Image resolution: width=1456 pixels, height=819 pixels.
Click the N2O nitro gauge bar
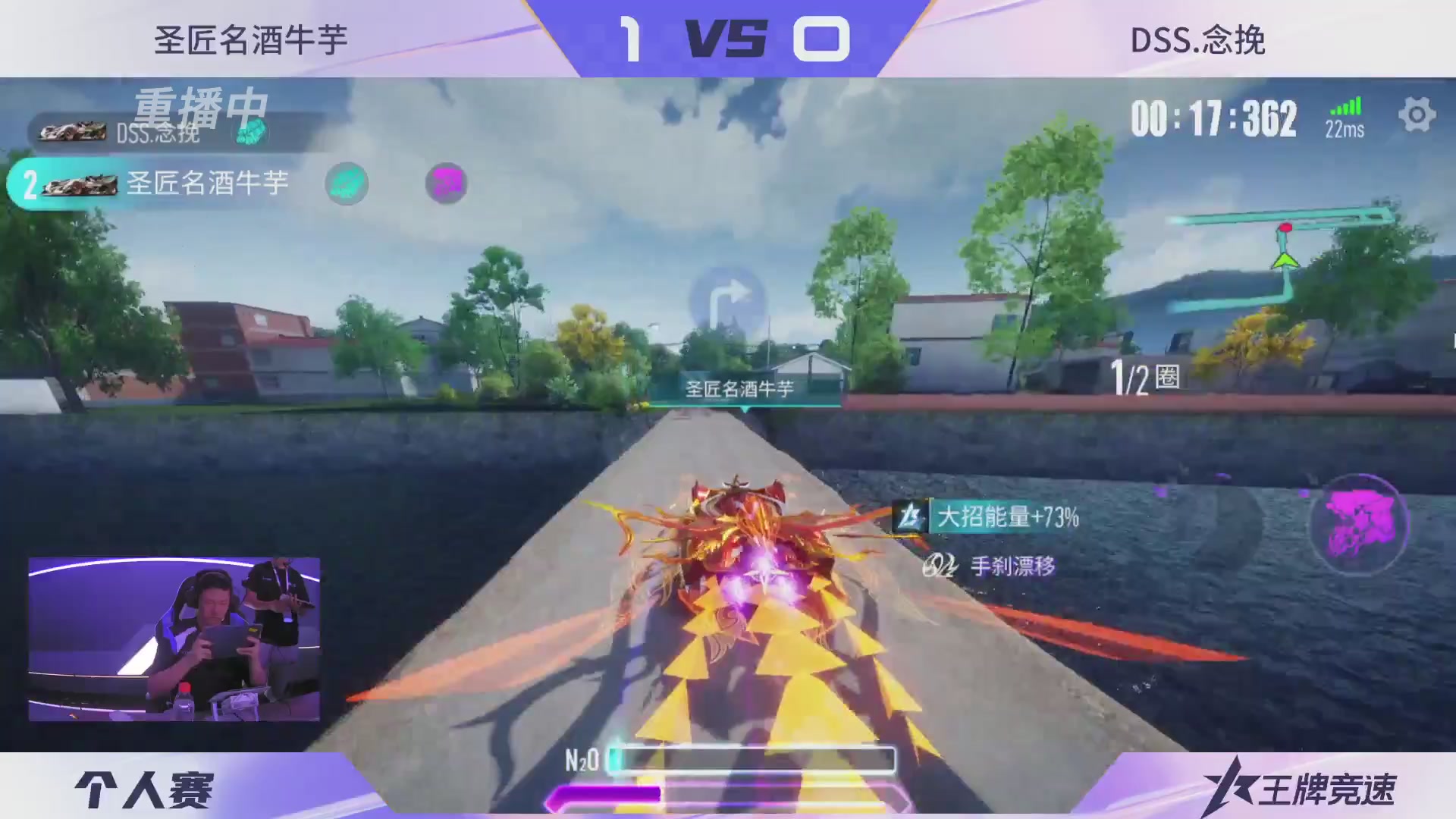point(751,759)
